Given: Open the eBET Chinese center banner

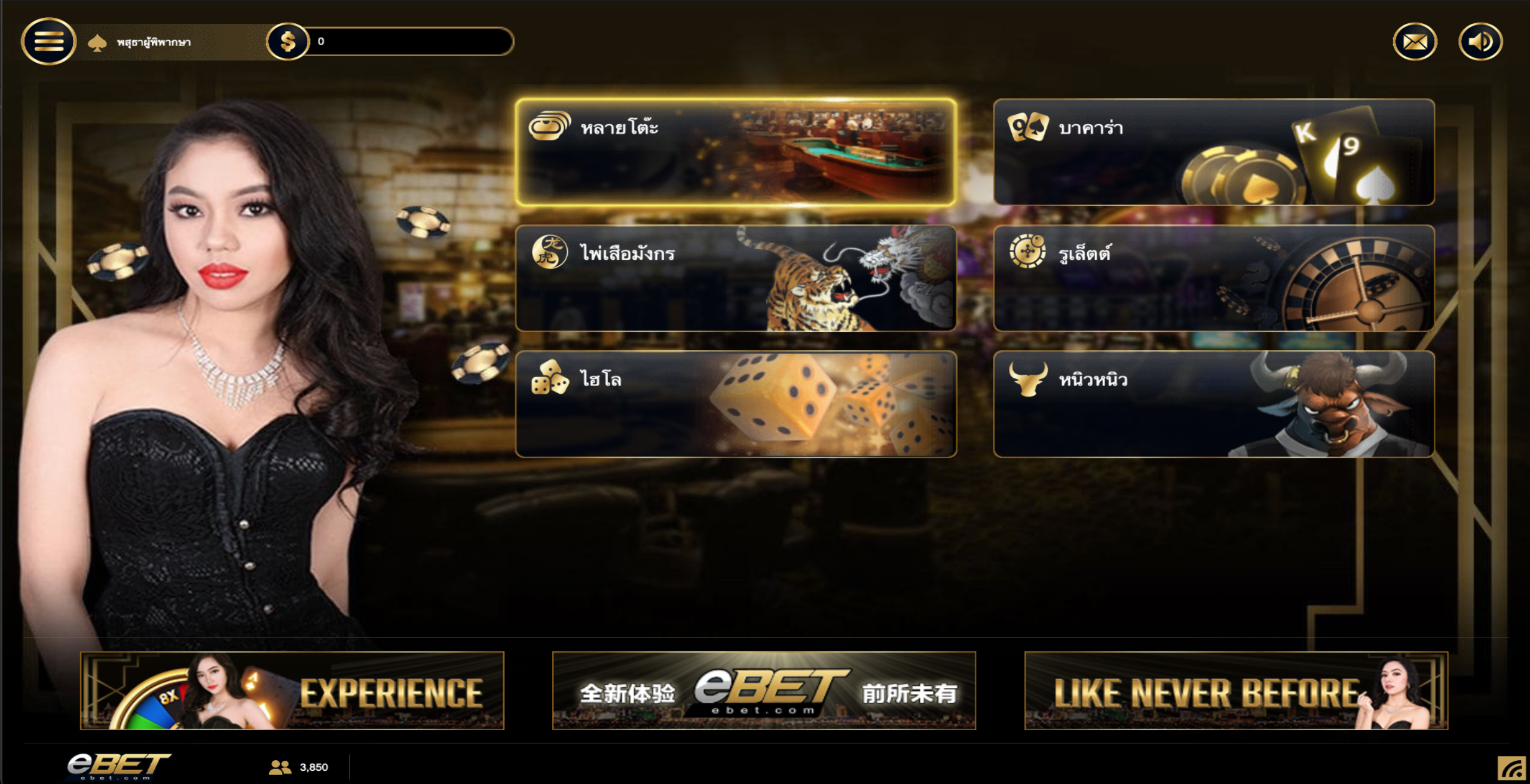Looking at the screenshot, I should (x=764, y=691).
